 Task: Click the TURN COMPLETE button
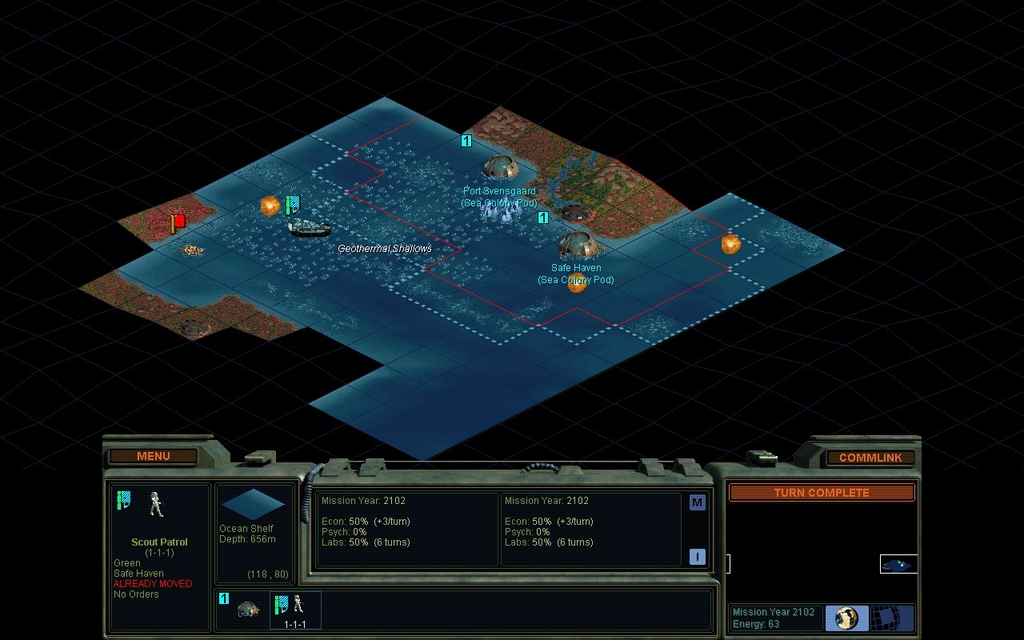(x=821, y=493)
